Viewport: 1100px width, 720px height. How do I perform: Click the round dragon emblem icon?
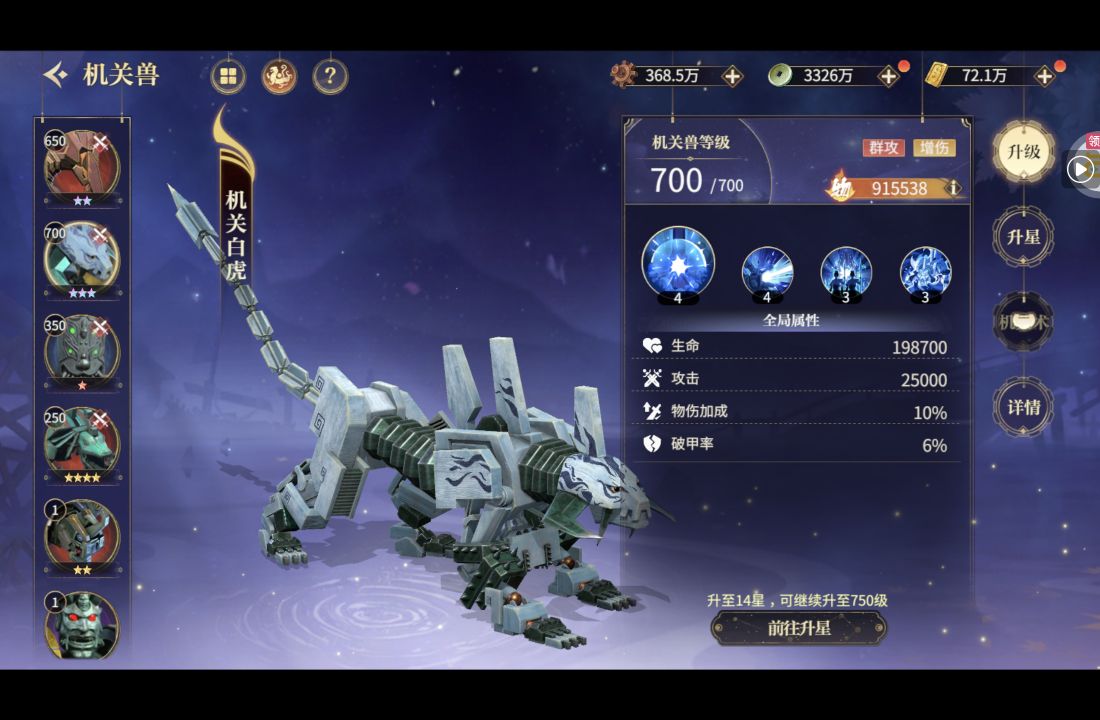(x=279, y=76)
